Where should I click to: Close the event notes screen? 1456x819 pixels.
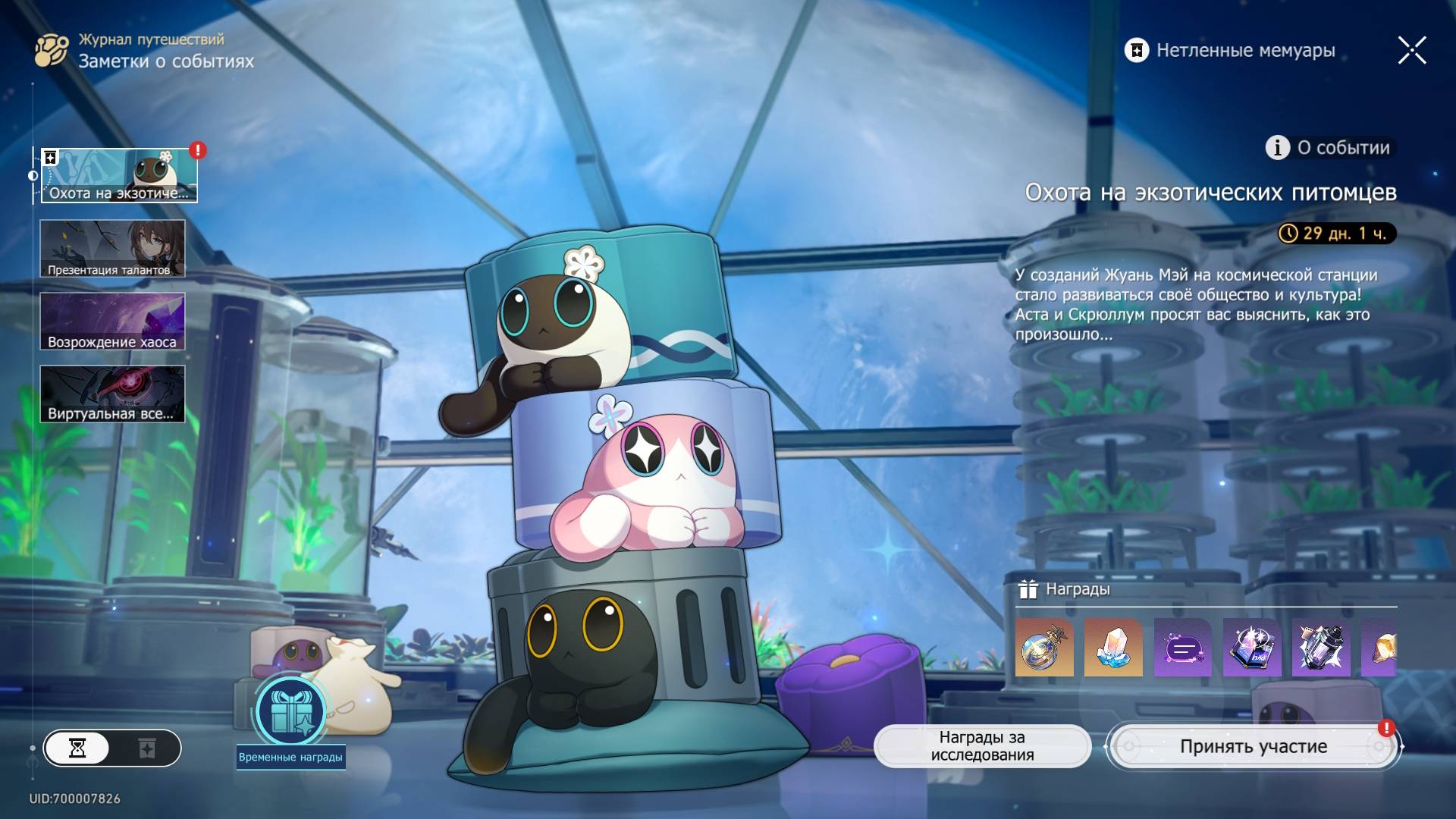click(x=1412, y=51)
